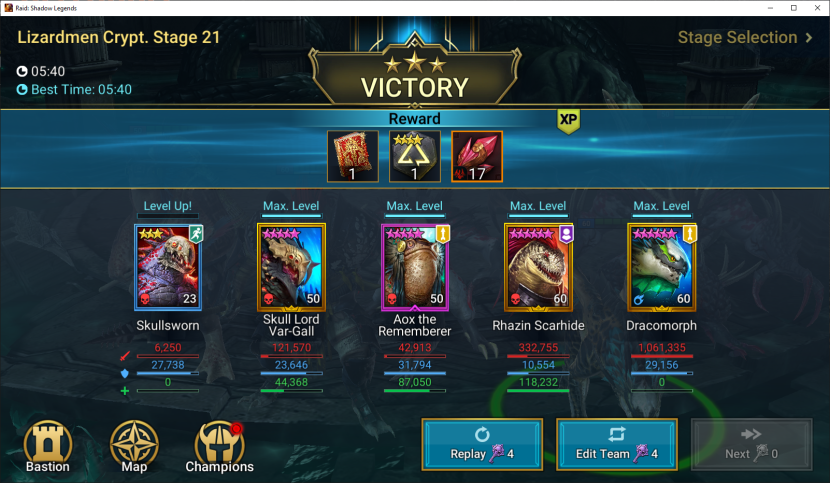Select the Dracomorph champion portrait
The image size is (830, 483).
661,266
